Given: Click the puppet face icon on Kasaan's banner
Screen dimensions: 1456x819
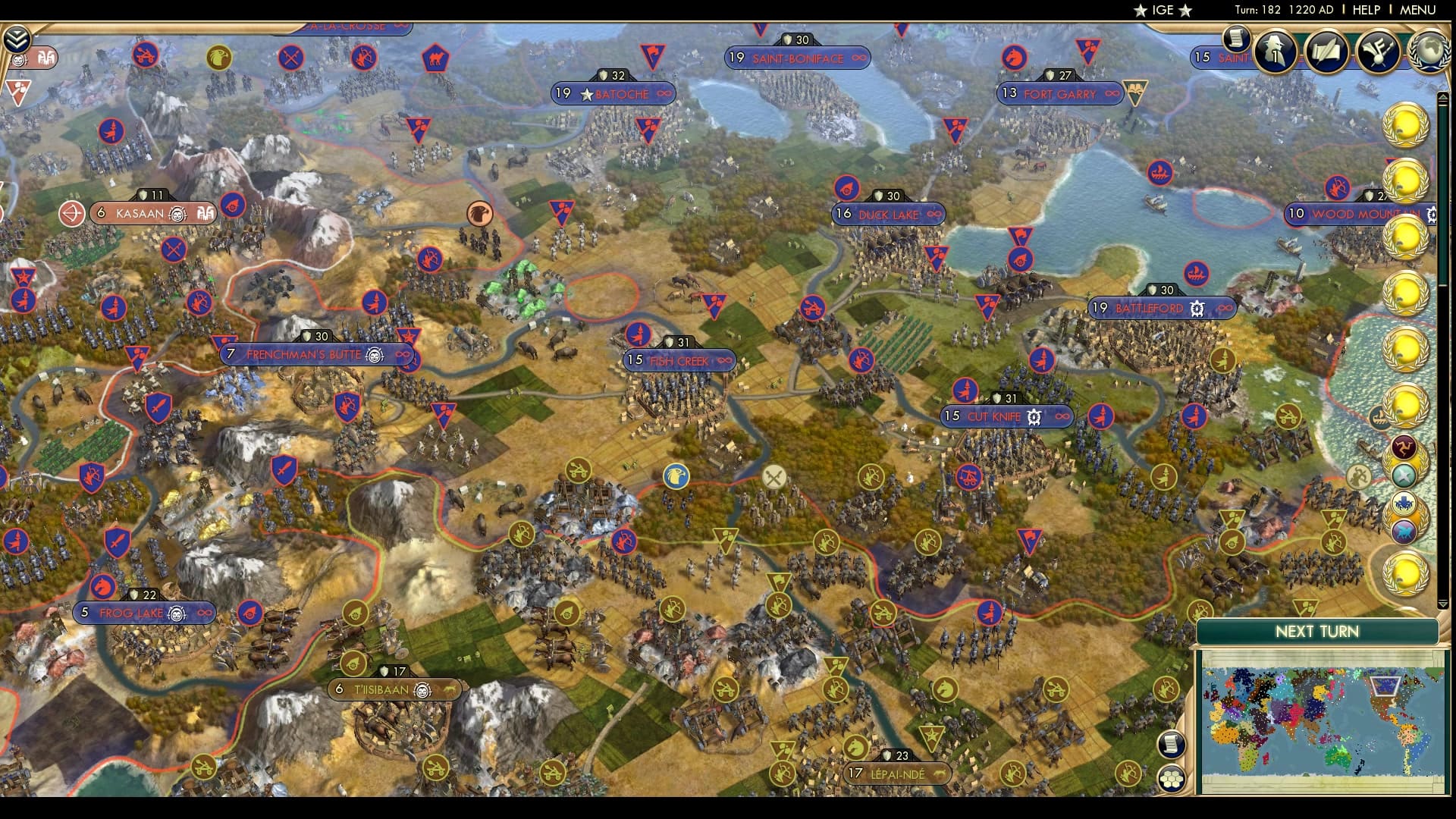Looking at the screenshot, I should 177,215.
